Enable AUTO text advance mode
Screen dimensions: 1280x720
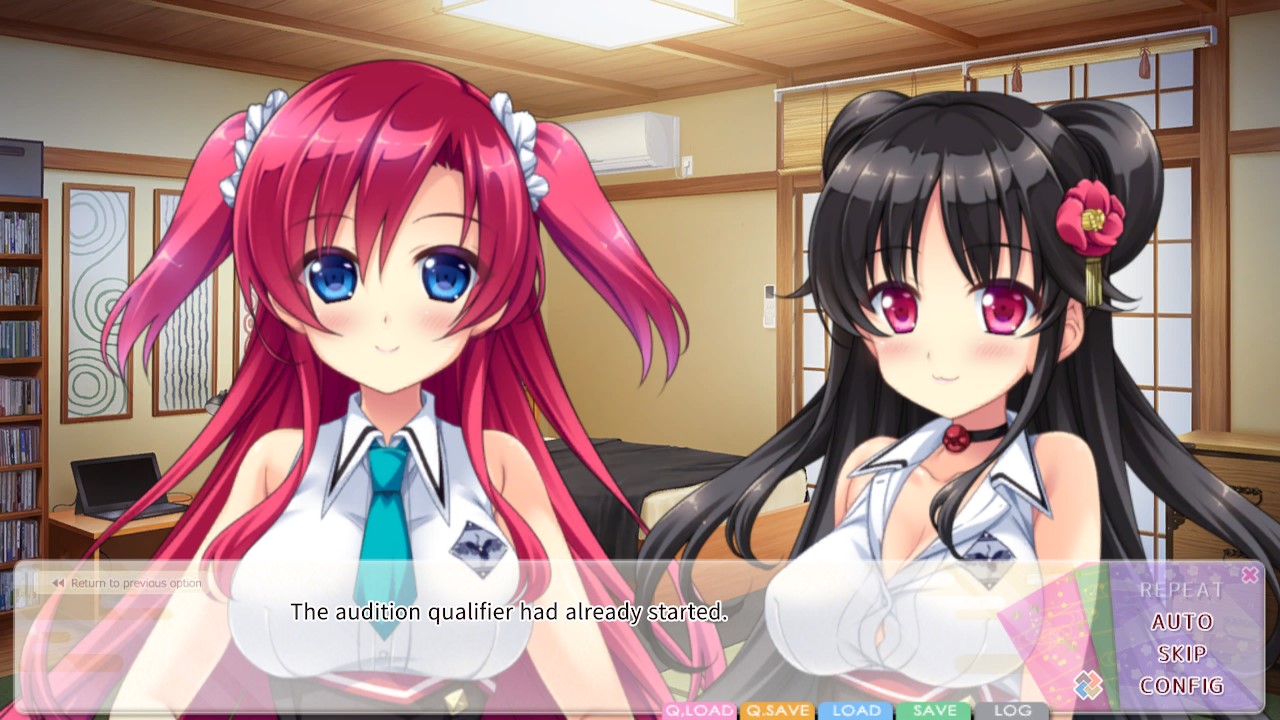tap(1183, 621)
